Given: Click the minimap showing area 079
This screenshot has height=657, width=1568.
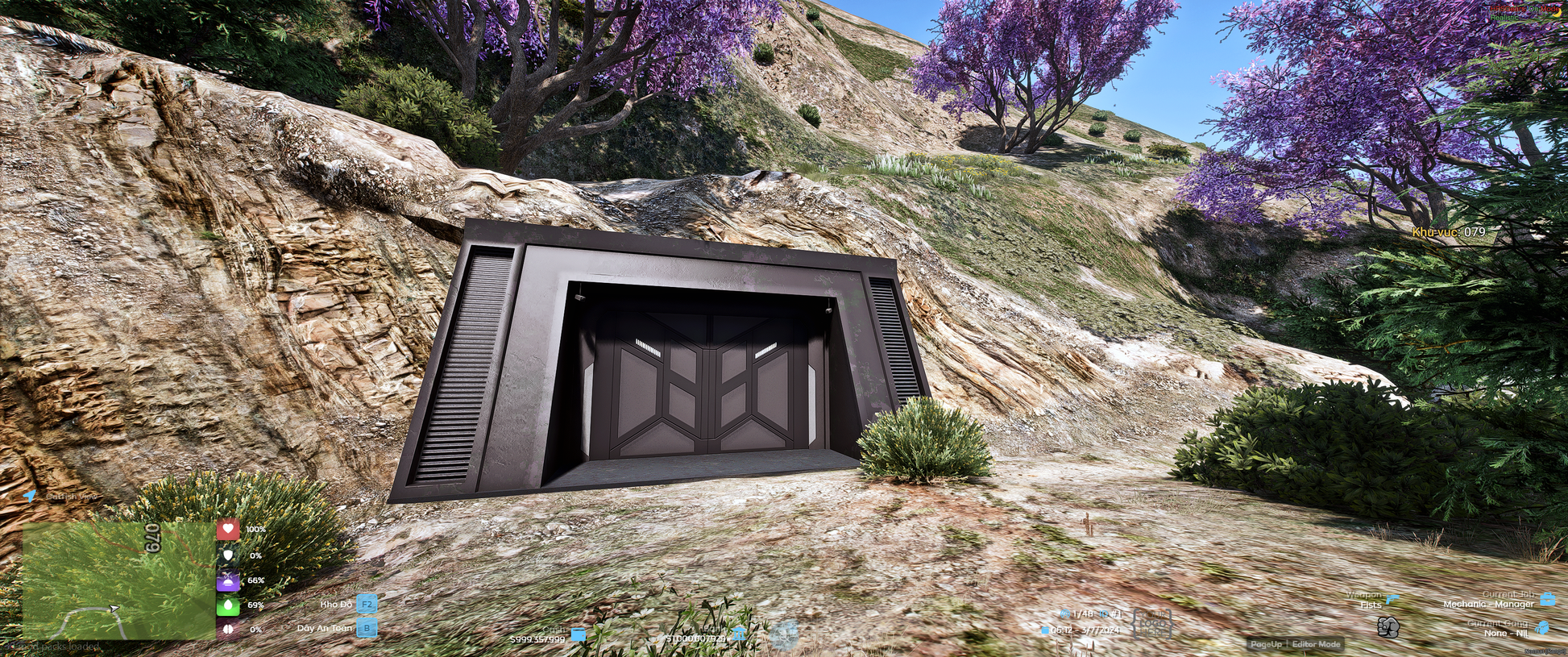Looking at the screenshot, I should (118, 580).
